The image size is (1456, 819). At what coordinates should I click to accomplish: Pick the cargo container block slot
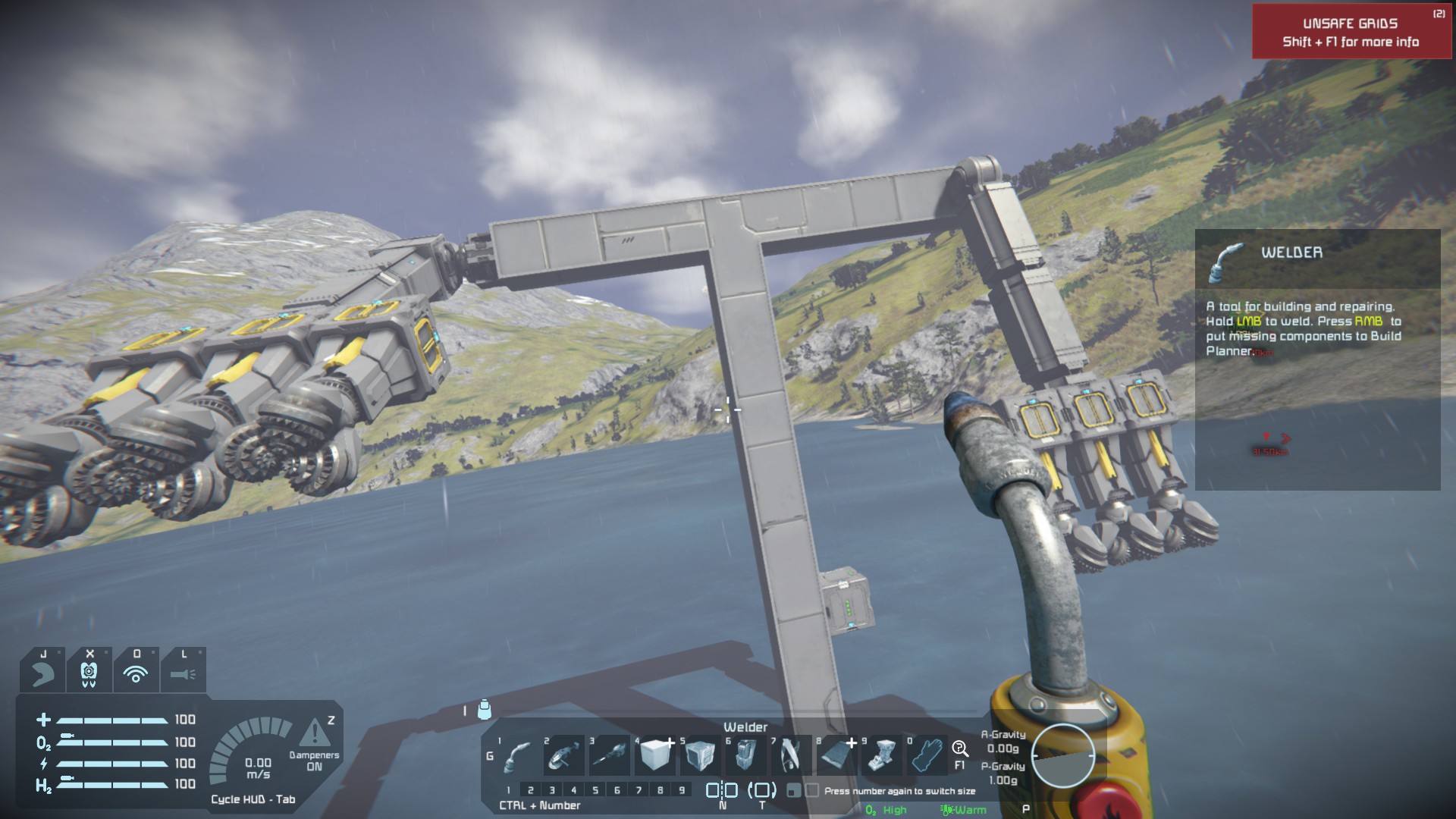(x=700, y=755)
